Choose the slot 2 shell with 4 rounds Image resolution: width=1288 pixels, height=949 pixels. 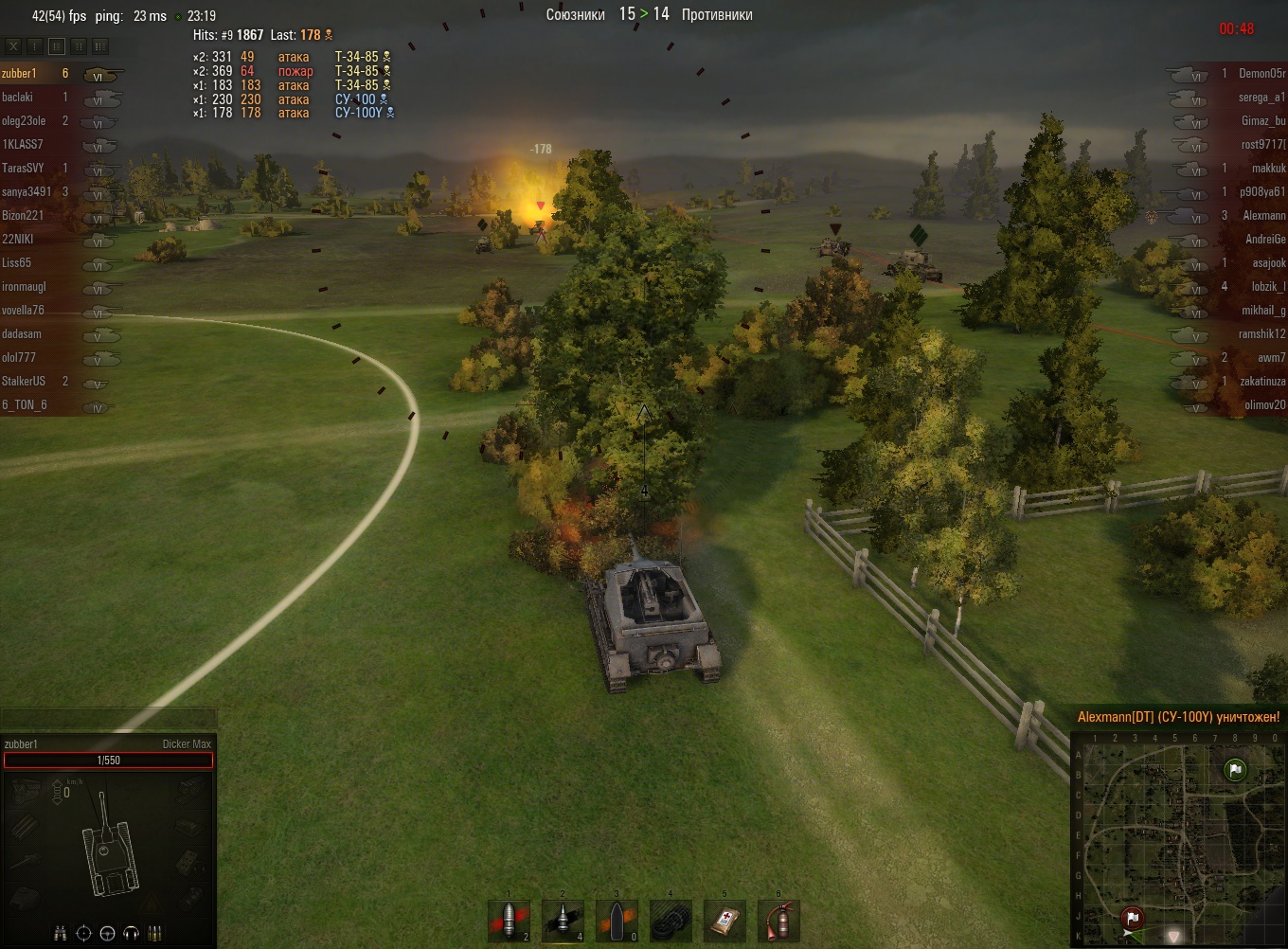pyautogui.click(x=563, y=921)
